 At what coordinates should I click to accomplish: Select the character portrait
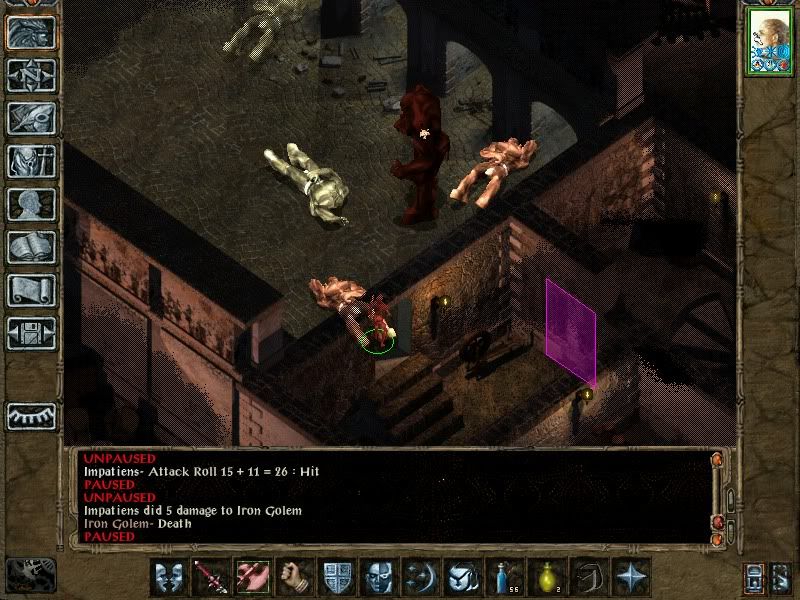pos(770,43)
